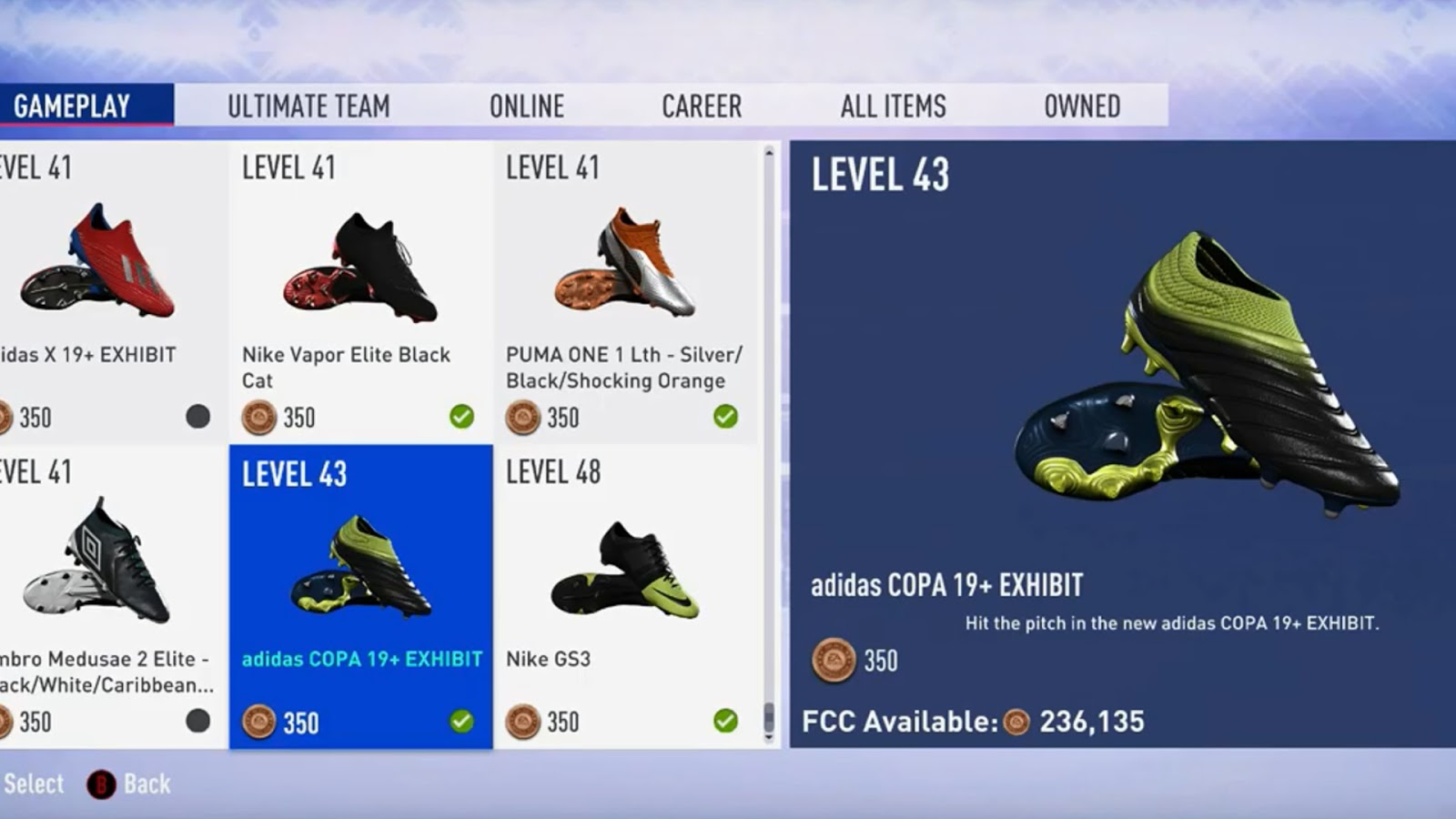The width and height of the screenshot is (1456, 819).
Task: Open the Owned tab
Action: pos(1083,106)
